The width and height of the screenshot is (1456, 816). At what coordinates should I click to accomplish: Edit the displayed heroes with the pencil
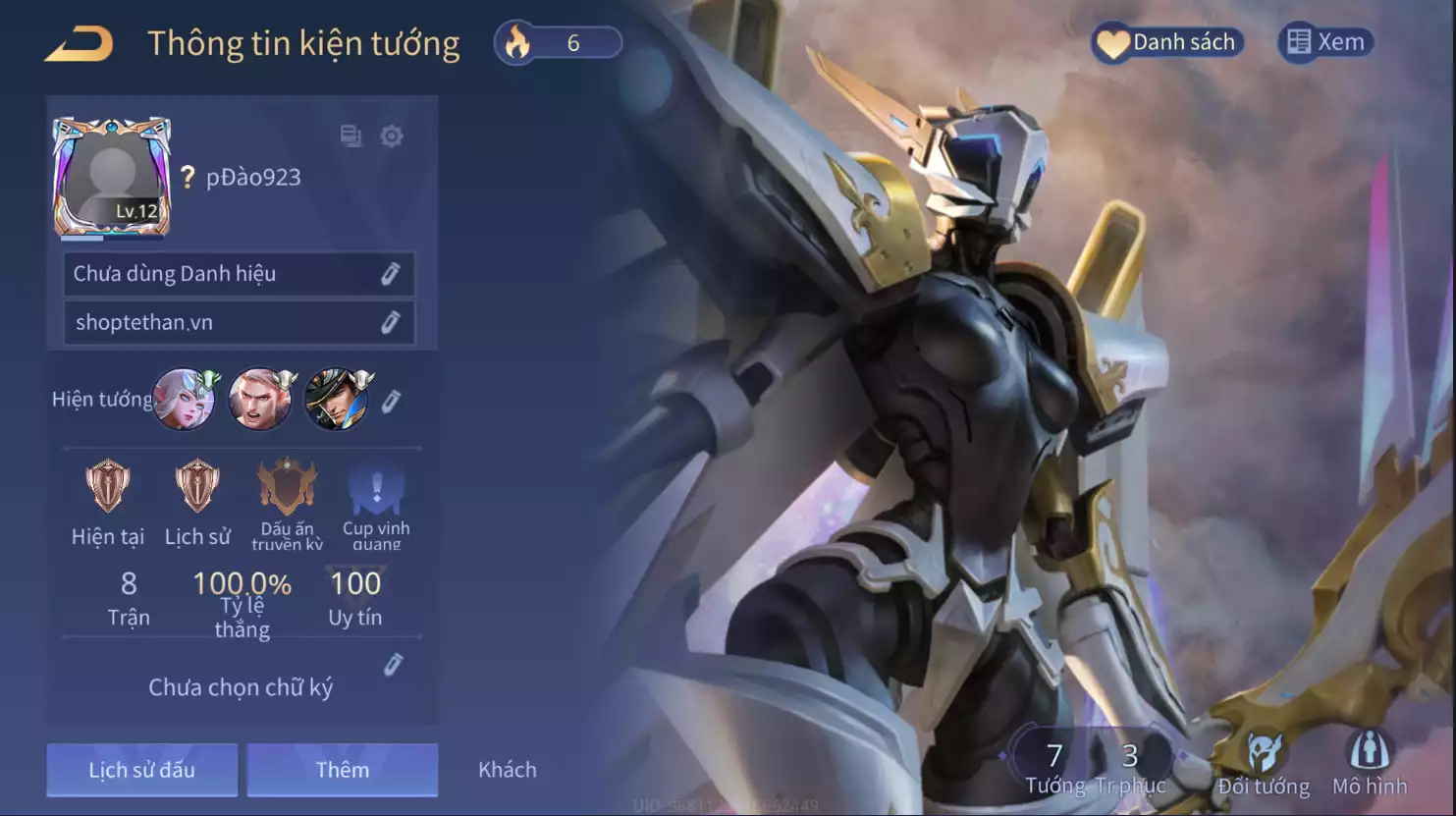[391, 401]
